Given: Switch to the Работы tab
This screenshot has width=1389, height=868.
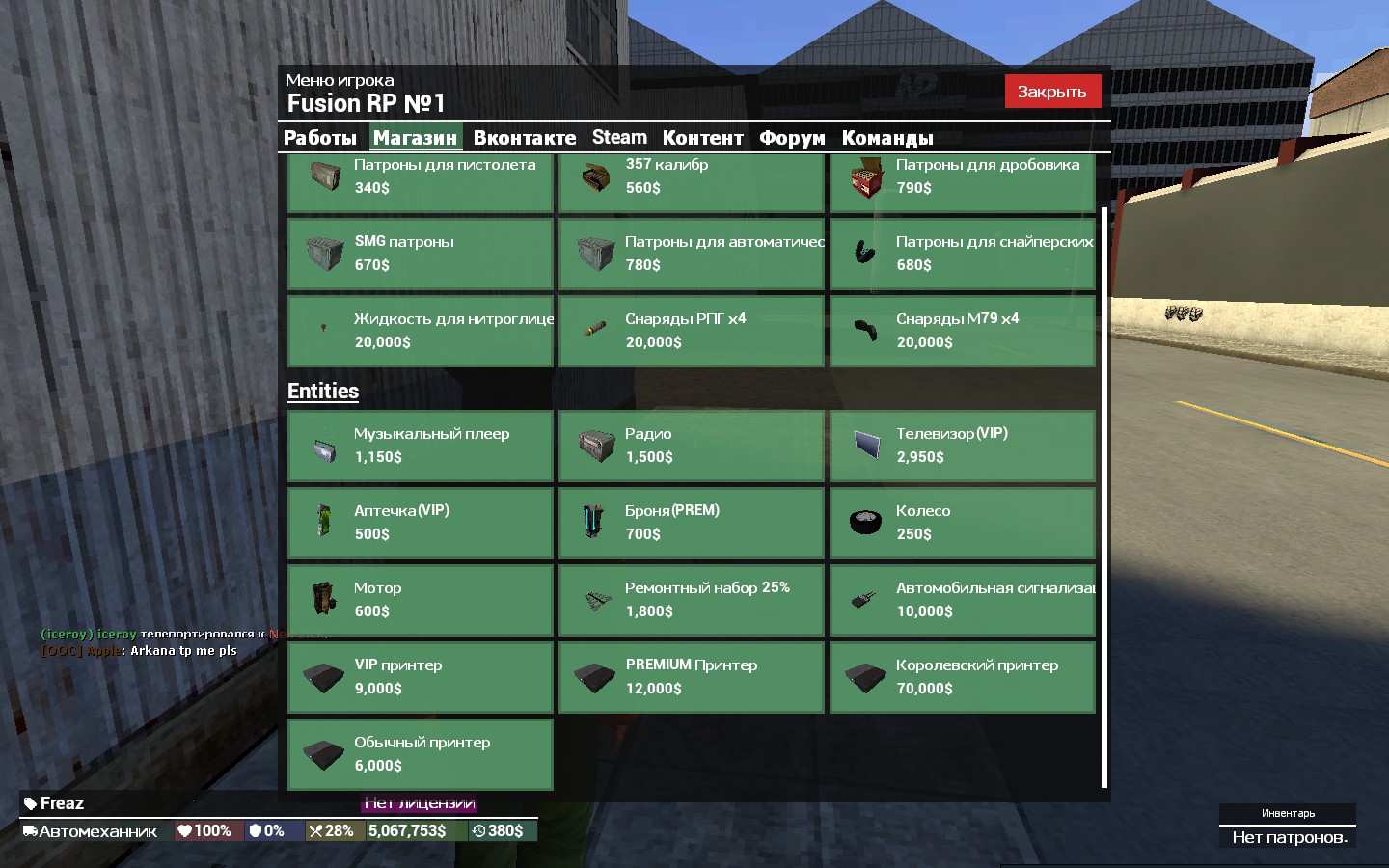Looking at the screenshot, I should (320, 138).
